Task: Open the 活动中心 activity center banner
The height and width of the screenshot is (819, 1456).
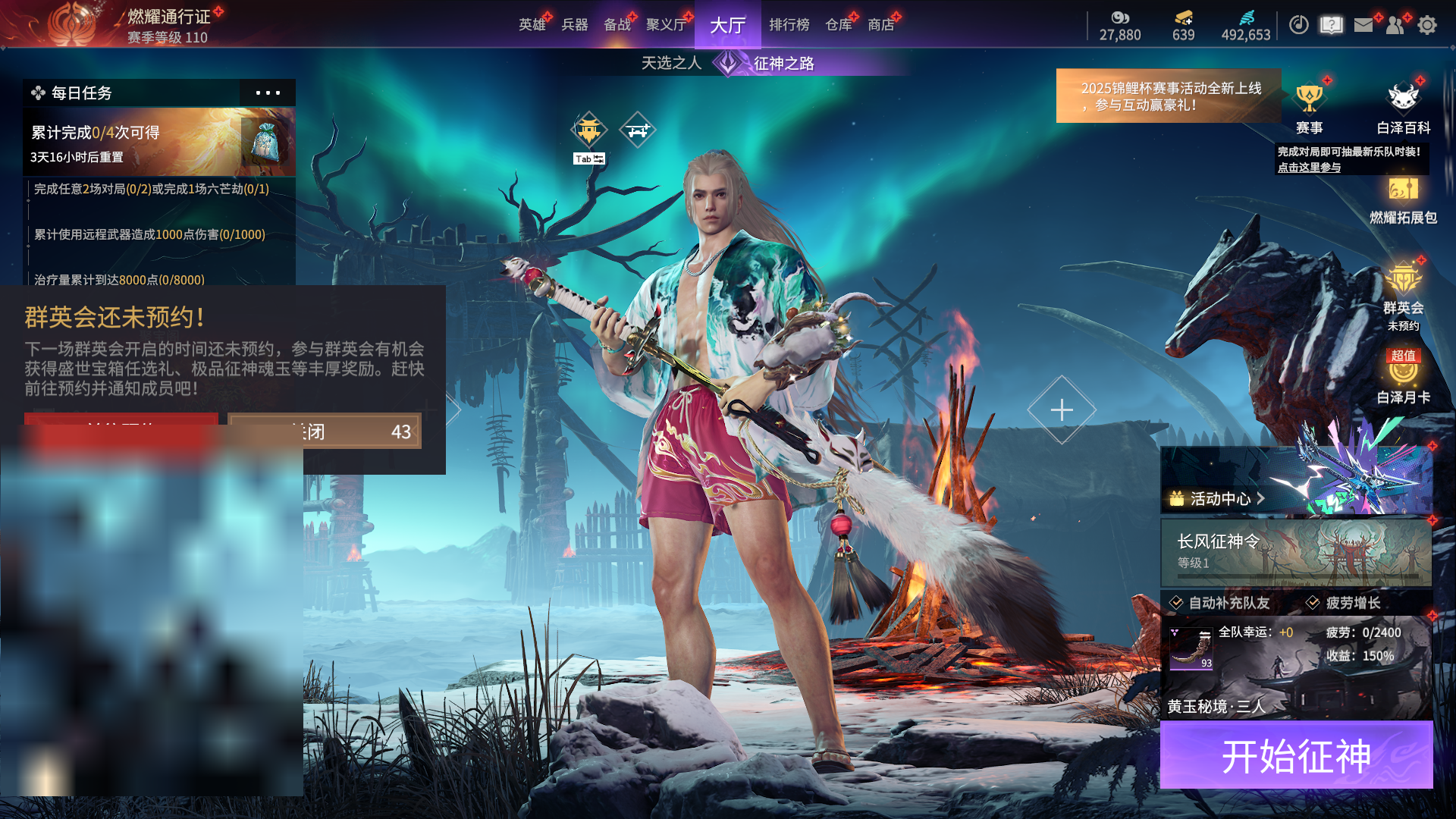Action: pos(1296,482)
